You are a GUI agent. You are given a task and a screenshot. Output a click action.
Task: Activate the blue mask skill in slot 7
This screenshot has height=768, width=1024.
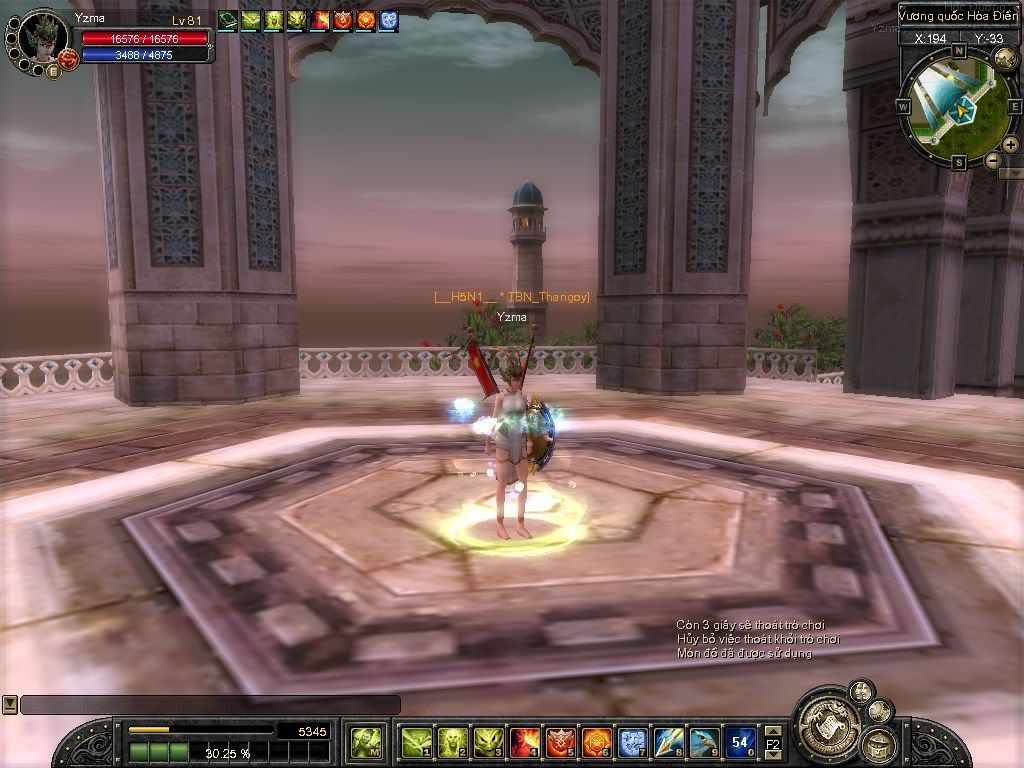tap(632, 742)
